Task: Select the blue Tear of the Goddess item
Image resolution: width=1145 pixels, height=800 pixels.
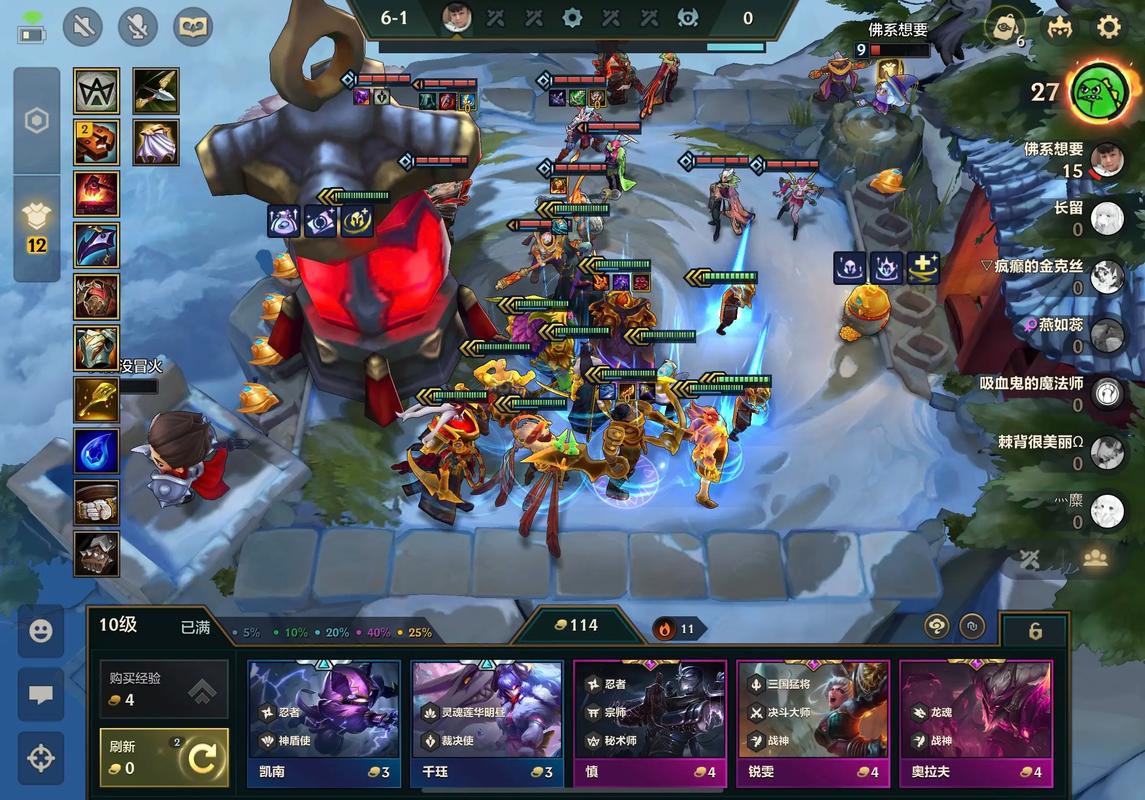Action: click(97, 450)
